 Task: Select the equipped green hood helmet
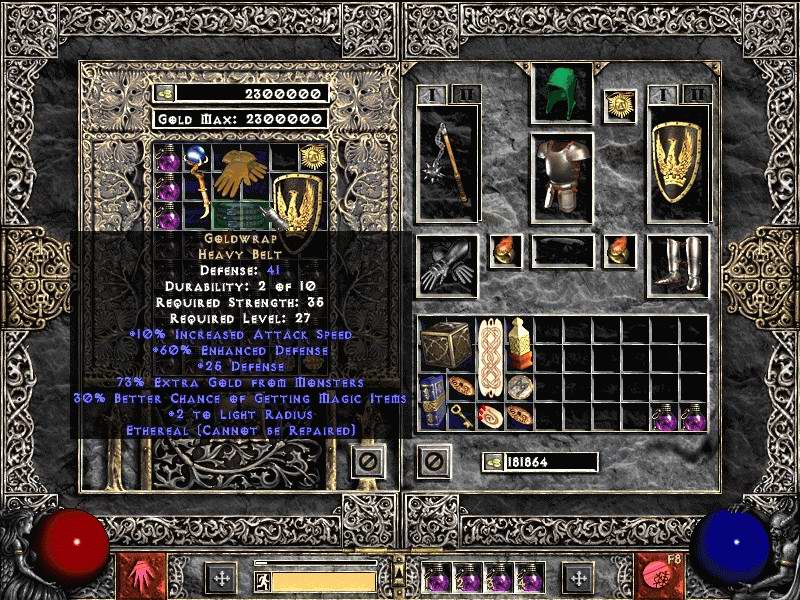561,94
